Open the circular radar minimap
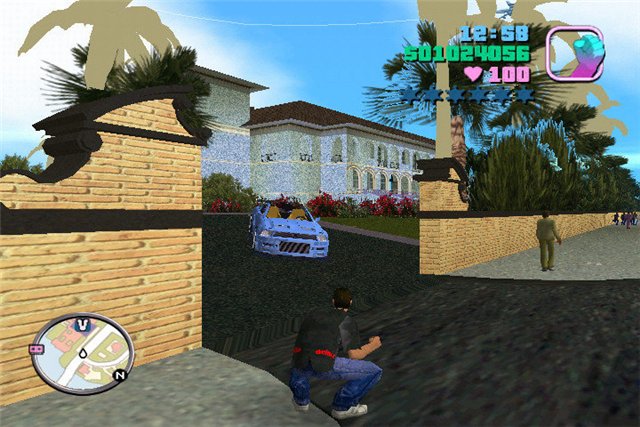 [x=82, y=353]
